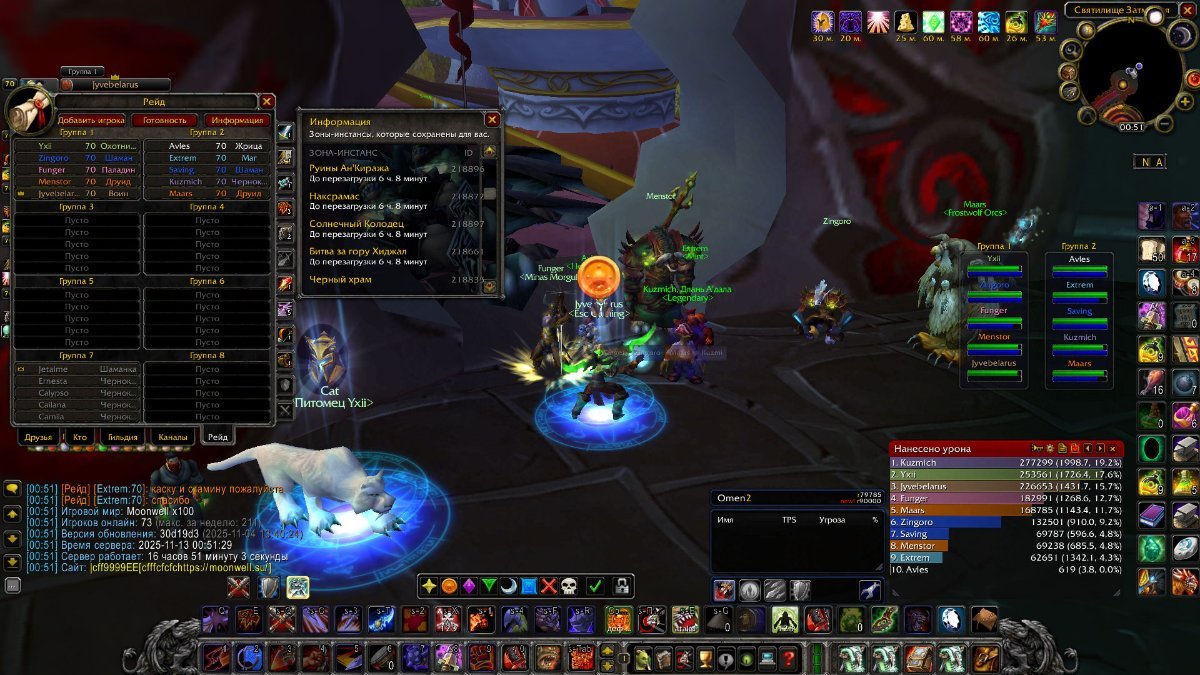Open the red question mark help button
Viewport: 1200px width, 675px height.
[789, 658]
